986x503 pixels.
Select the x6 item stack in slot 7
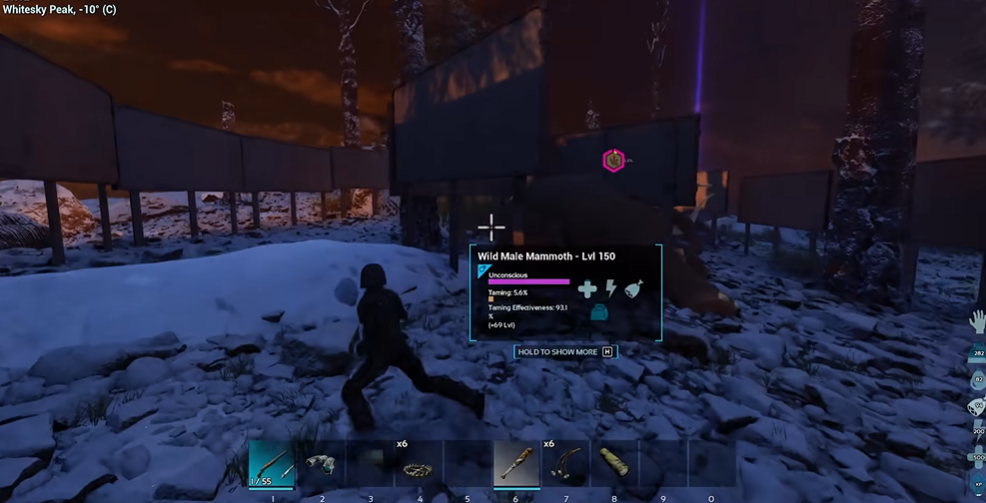coord(565,466)
